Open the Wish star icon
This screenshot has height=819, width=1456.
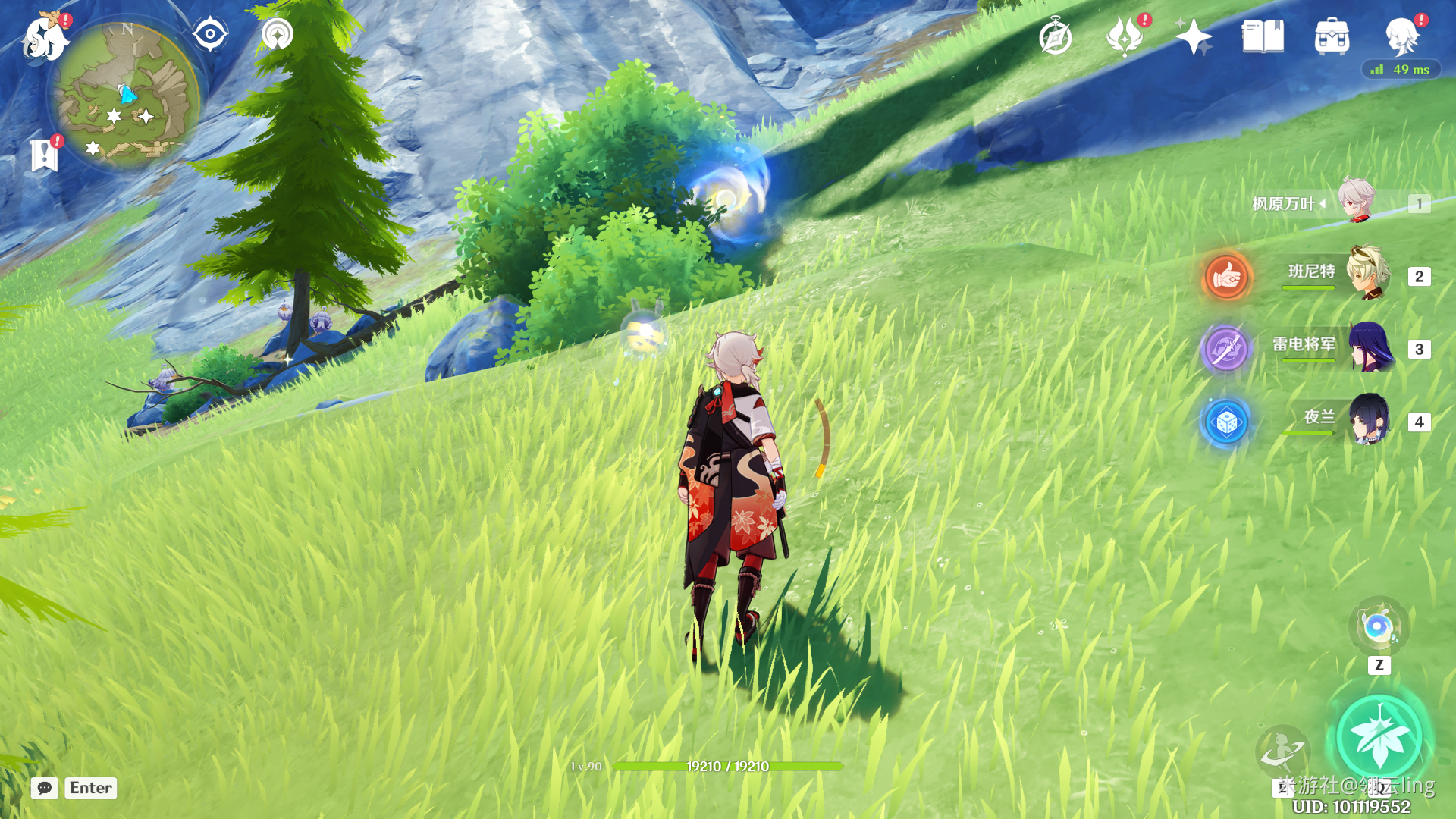(1193, 36)
